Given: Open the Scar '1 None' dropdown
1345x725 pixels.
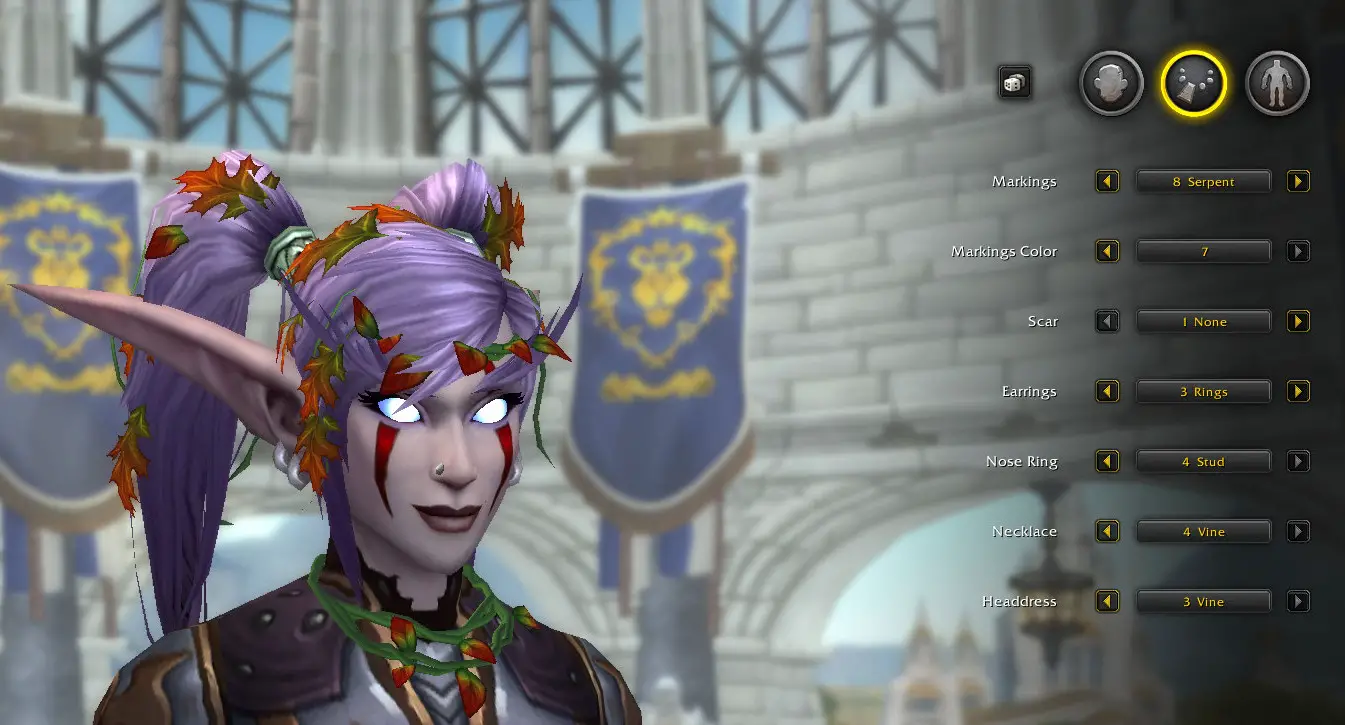Looking at the screenshot, I should [x=1203, y=322].
